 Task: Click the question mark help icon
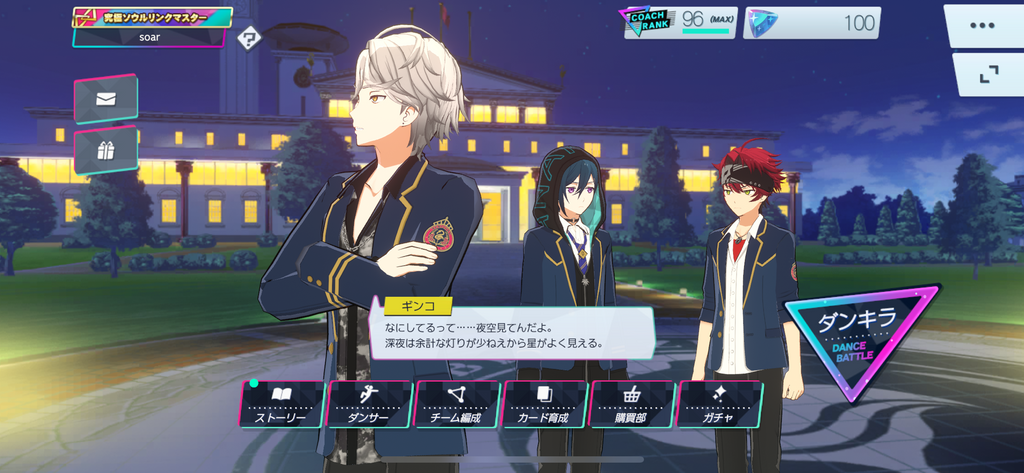pos(250,39)
